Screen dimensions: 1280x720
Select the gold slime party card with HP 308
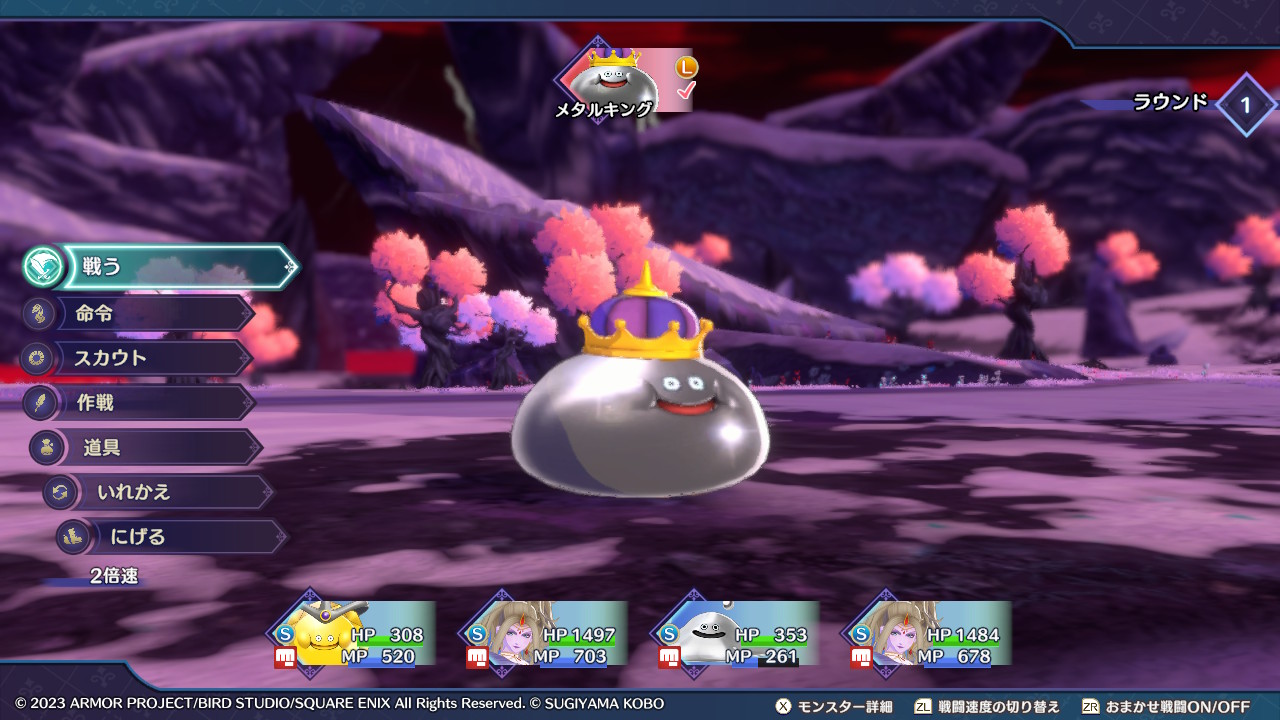[x=355, y=634]
